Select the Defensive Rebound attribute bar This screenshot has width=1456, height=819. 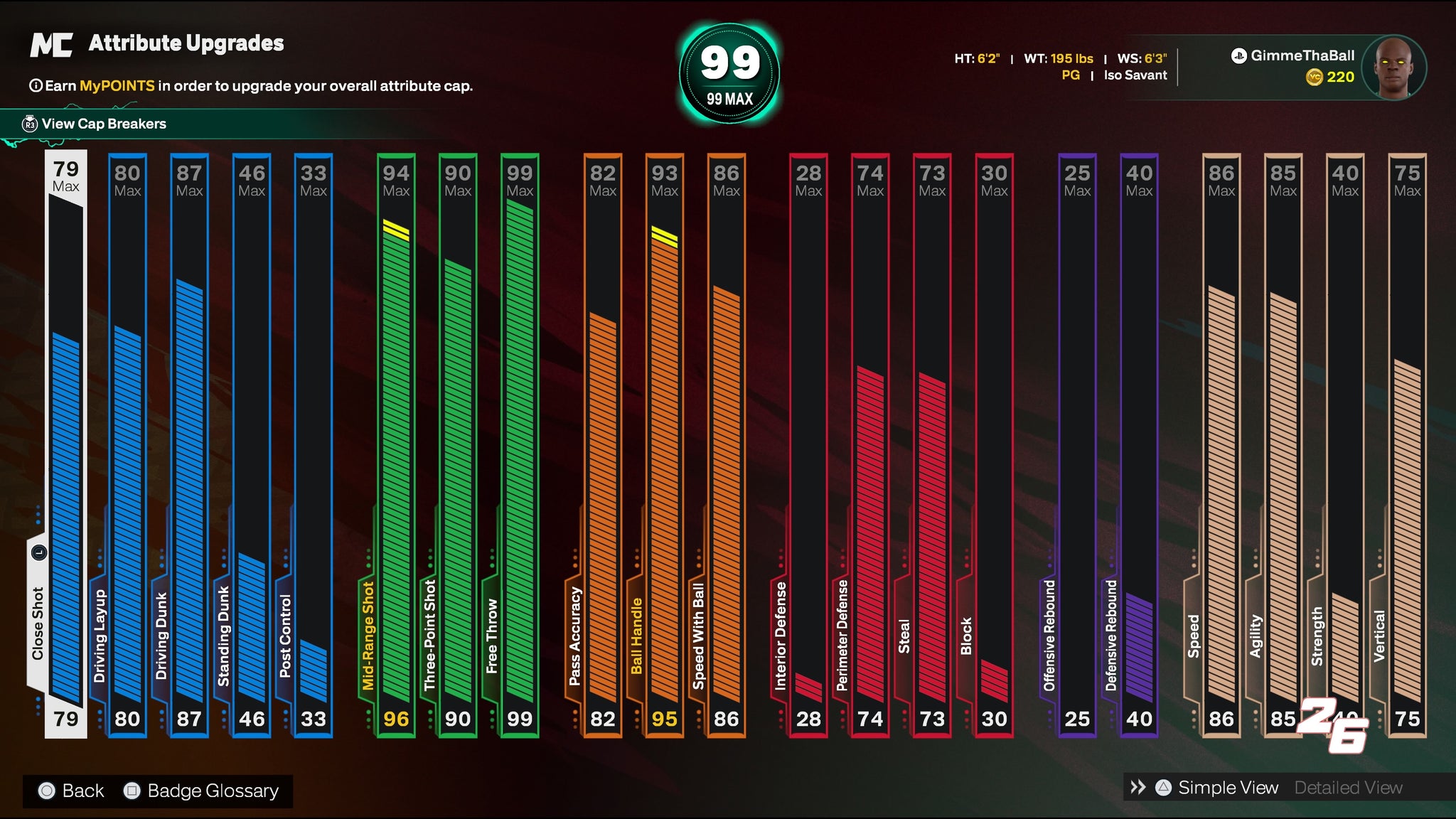tap(1139, 444)
